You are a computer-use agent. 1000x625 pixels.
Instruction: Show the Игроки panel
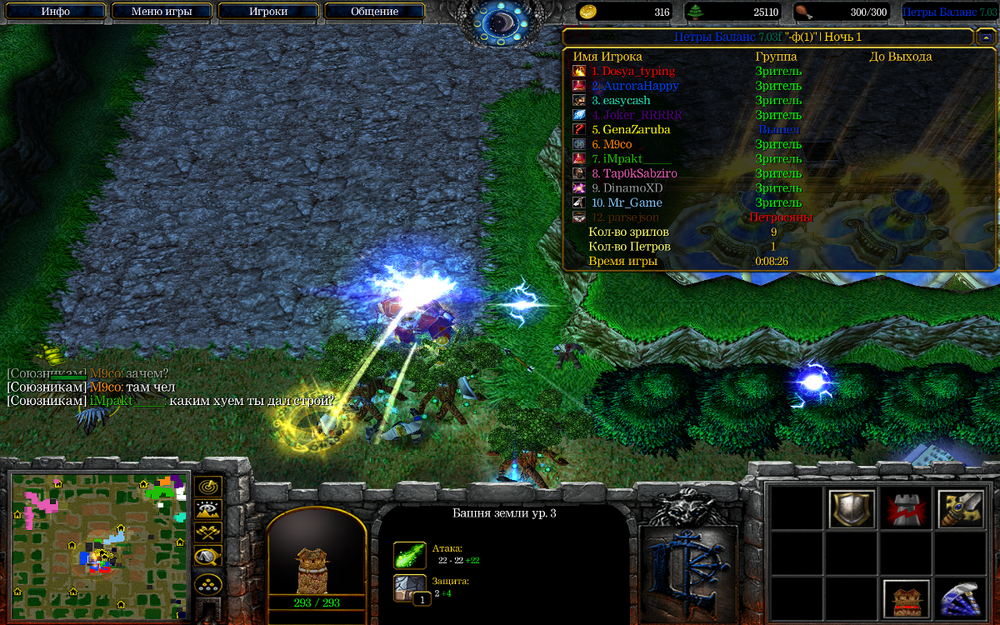coord(267,12)
